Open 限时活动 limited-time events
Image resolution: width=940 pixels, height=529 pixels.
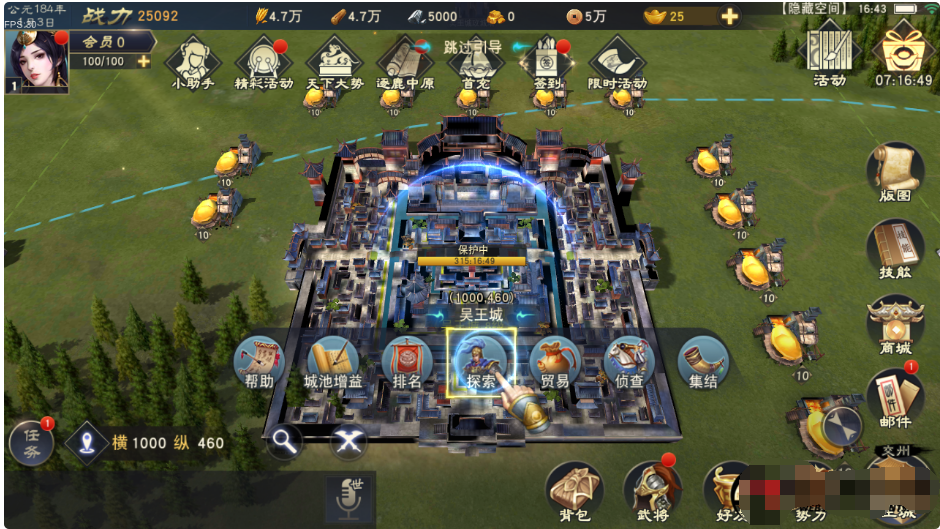(x=616, y=63)
